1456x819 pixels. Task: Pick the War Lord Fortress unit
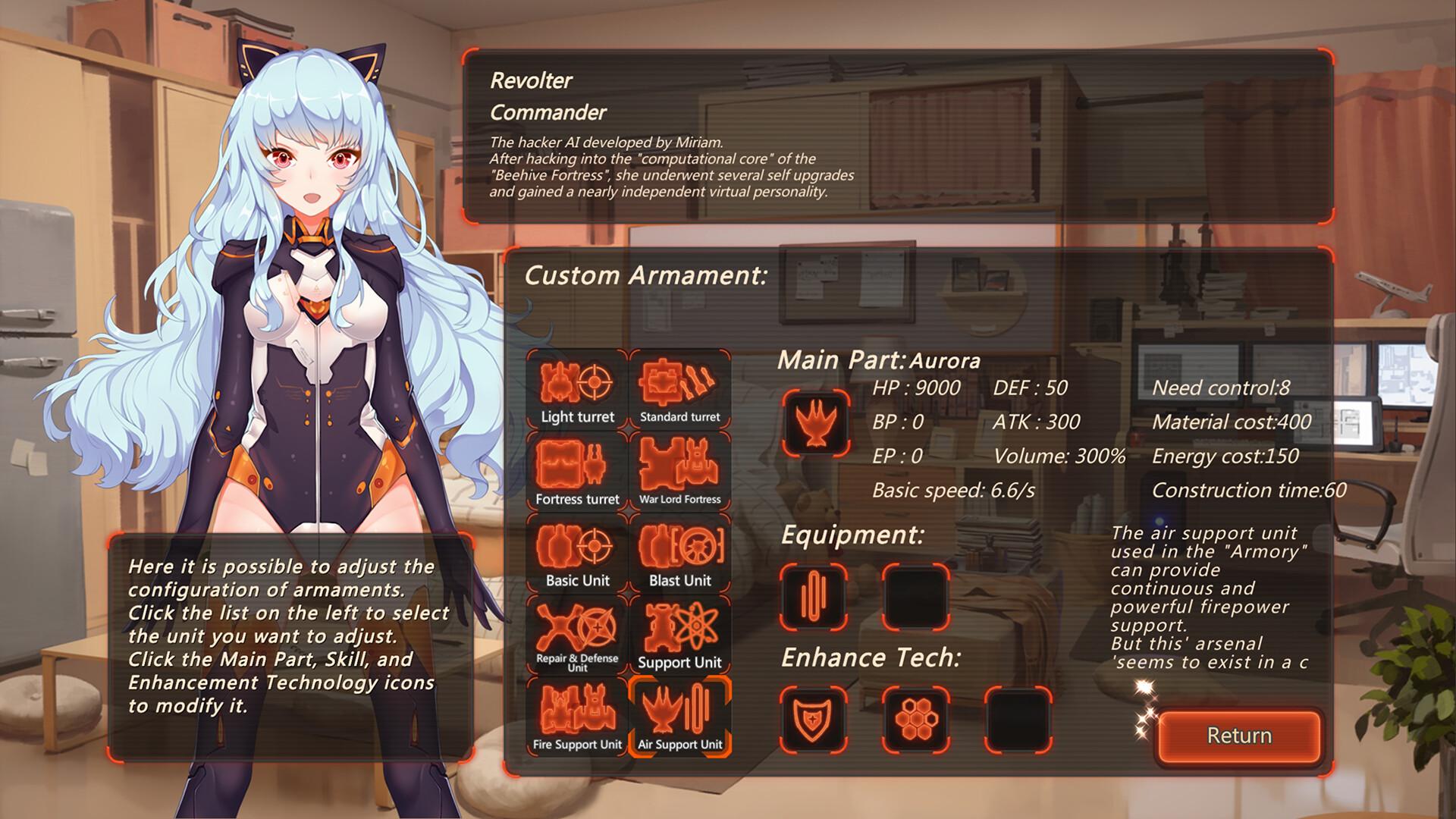[679, 472]
